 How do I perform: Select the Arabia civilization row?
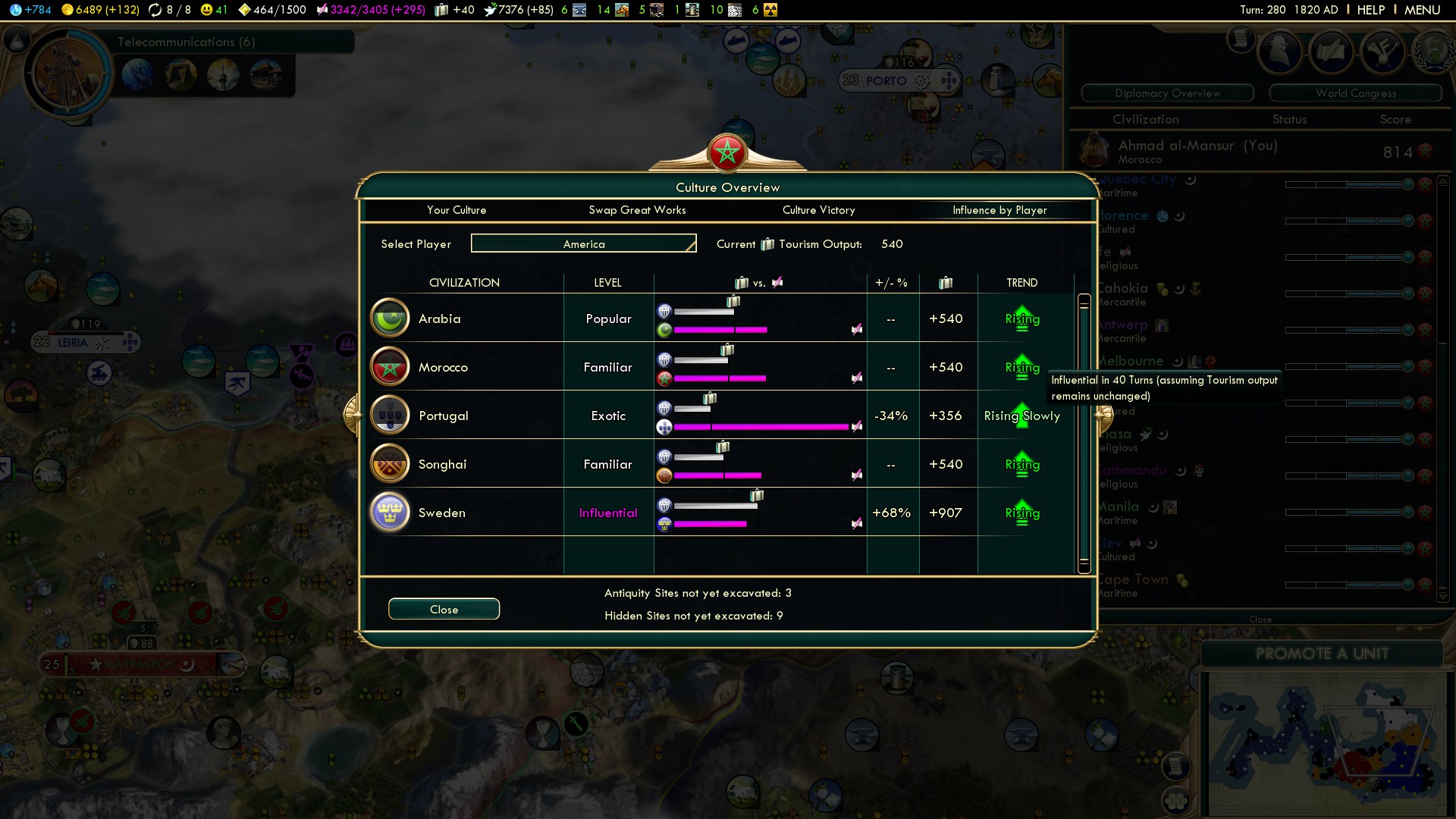point(440,318)
